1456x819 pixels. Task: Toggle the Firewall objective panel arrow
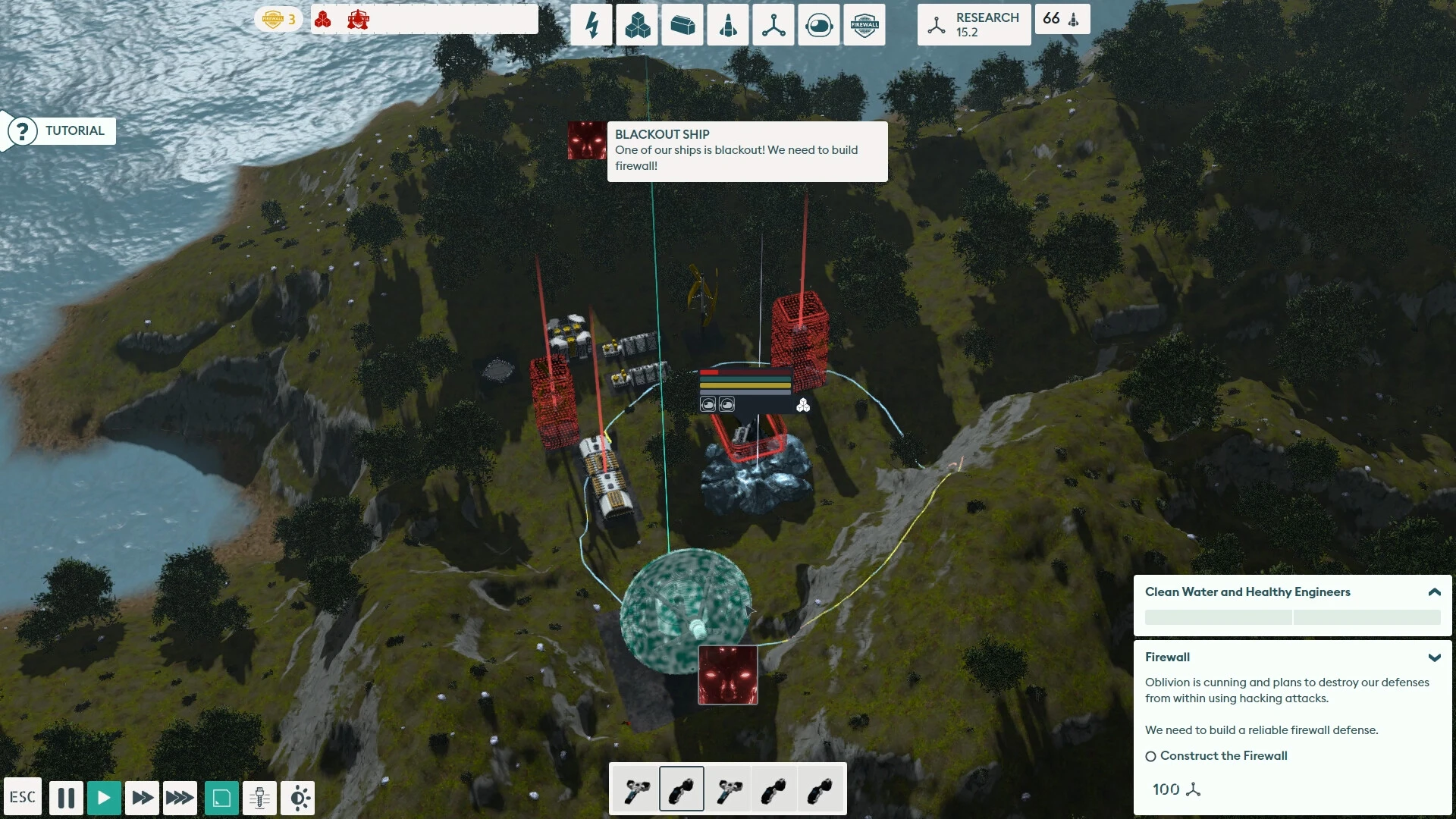coord(1434,657)
